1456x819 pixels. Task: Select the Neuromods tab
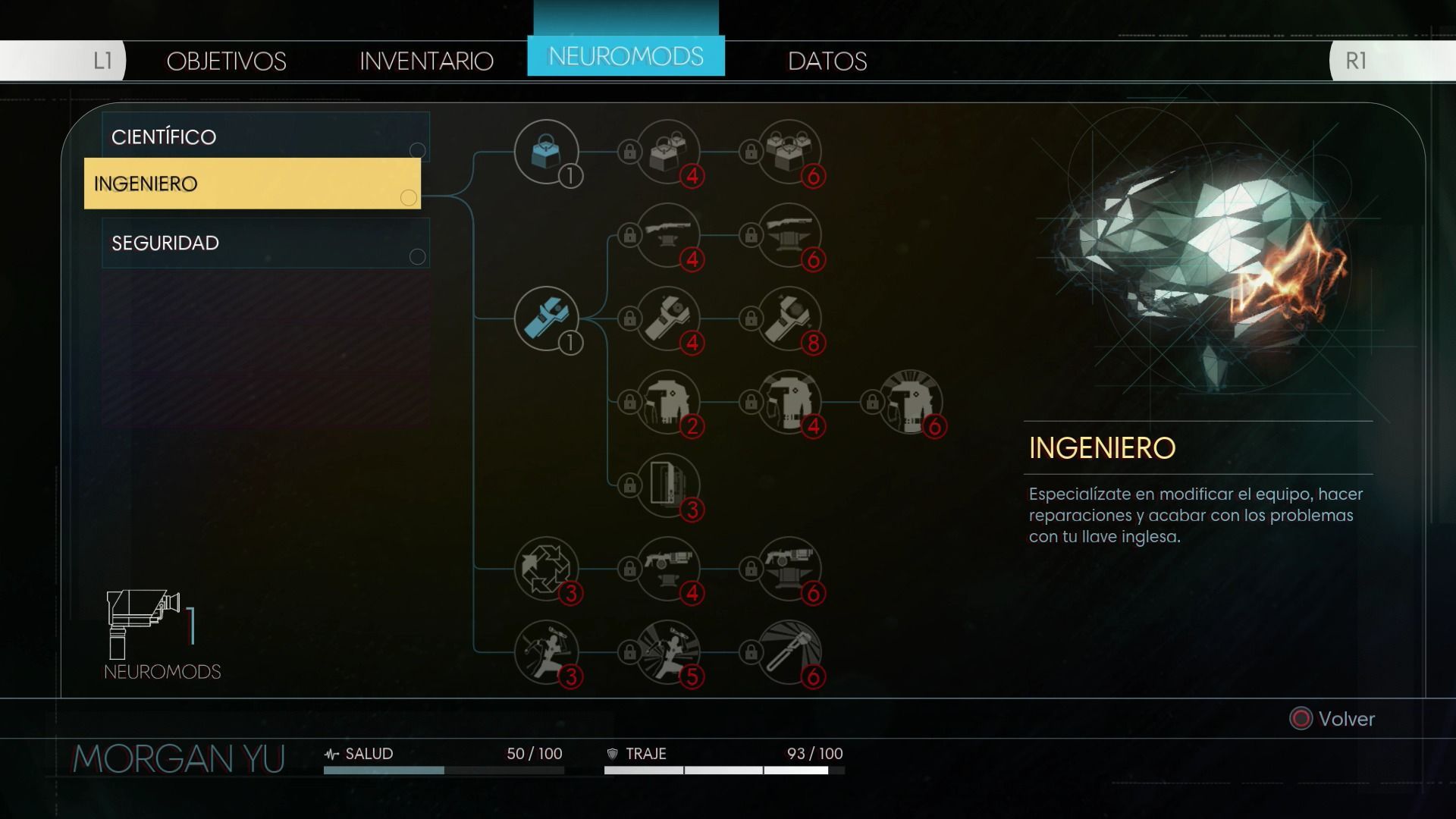point(626,56)
